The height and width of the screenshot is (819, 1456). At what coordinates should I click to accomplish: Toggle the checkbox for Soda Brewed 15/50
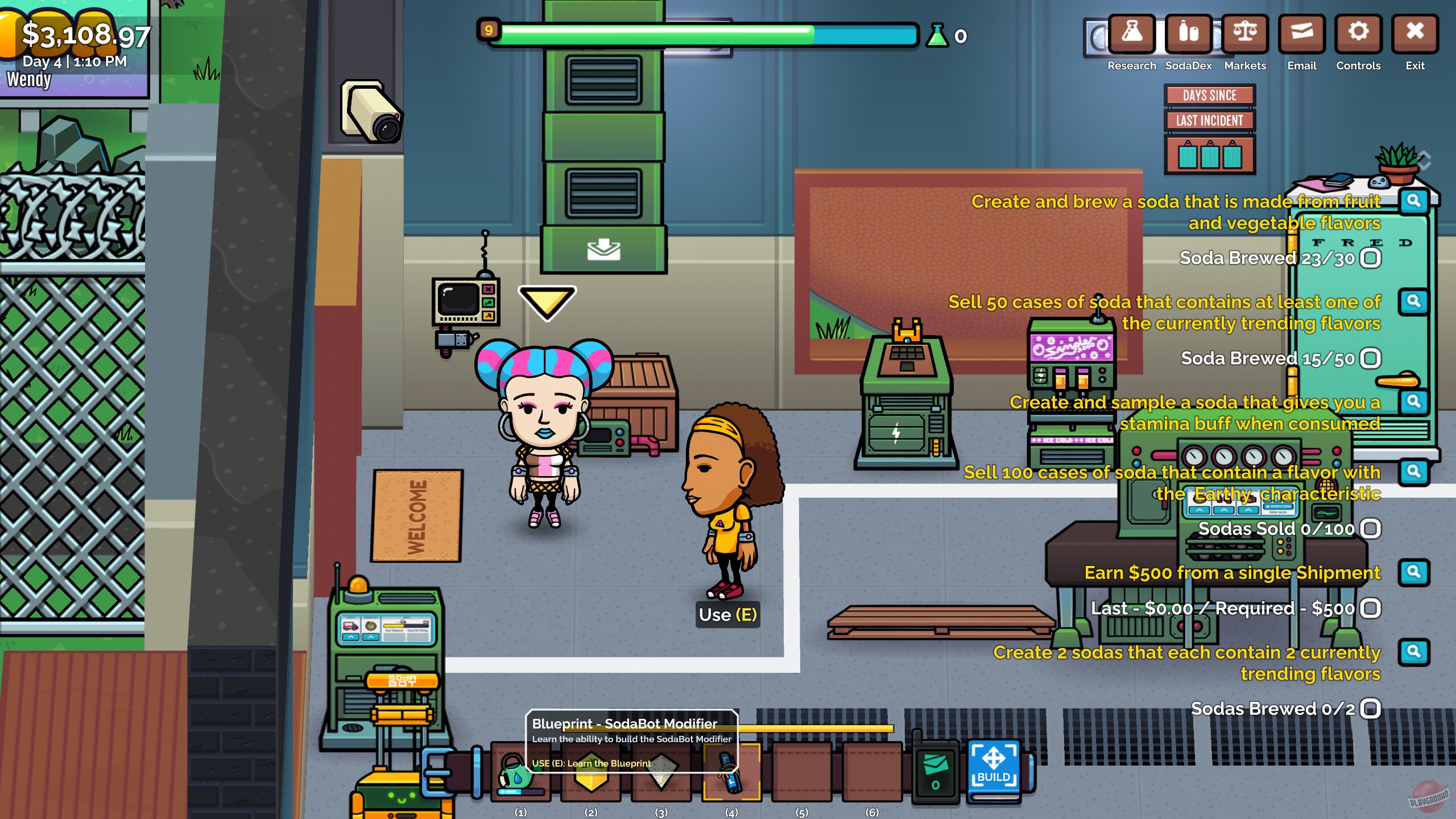click(x=1371, y=359)
